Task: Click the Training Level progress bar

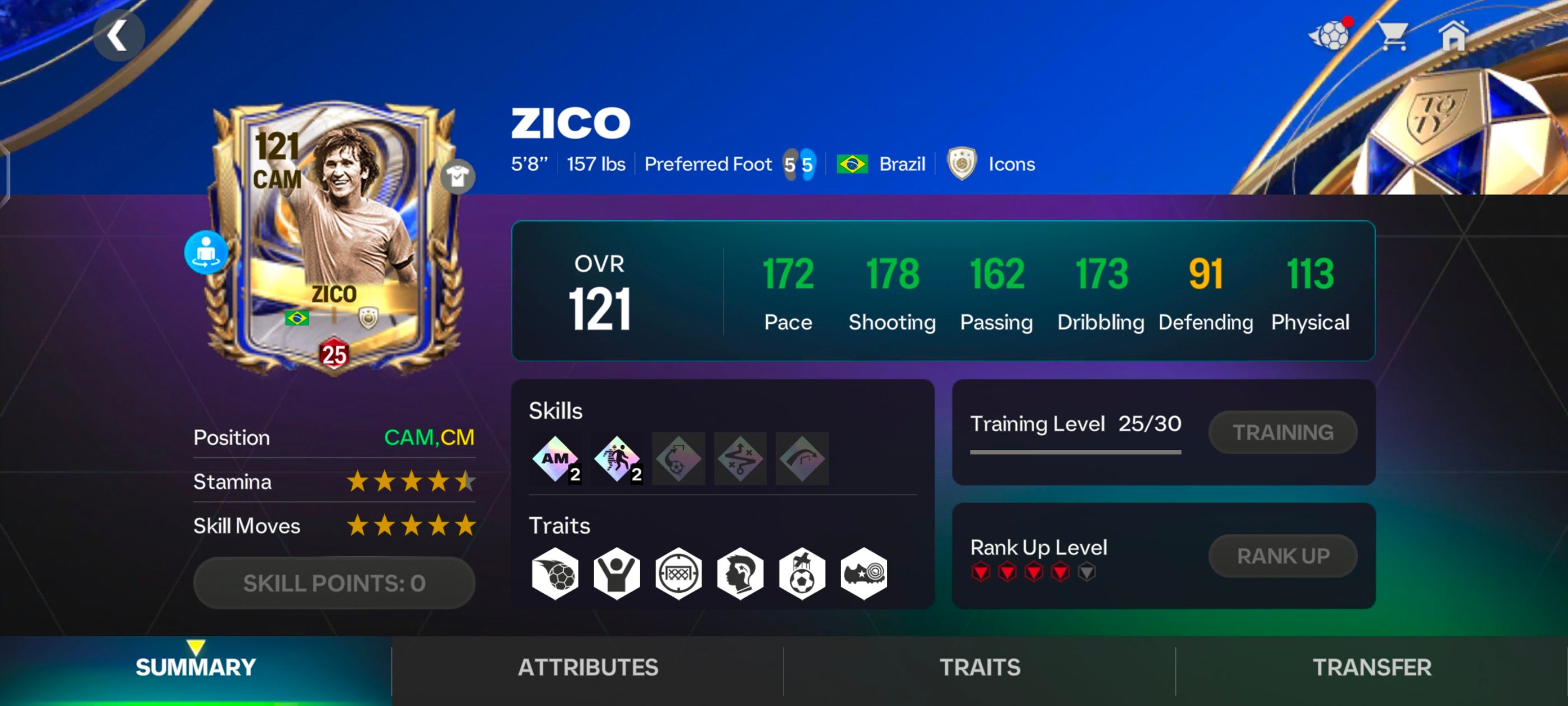Action: click(1075, 452)
